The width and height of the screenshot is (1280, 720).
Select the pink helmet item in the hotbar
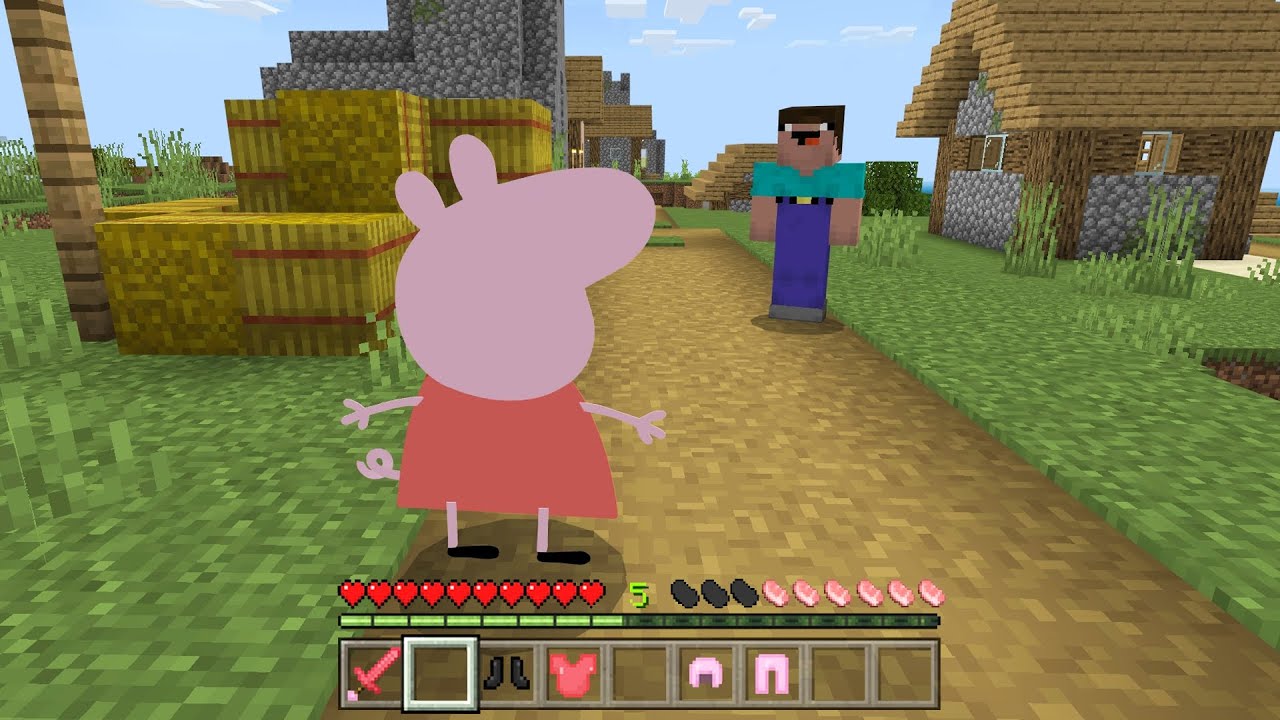[704, 674]
